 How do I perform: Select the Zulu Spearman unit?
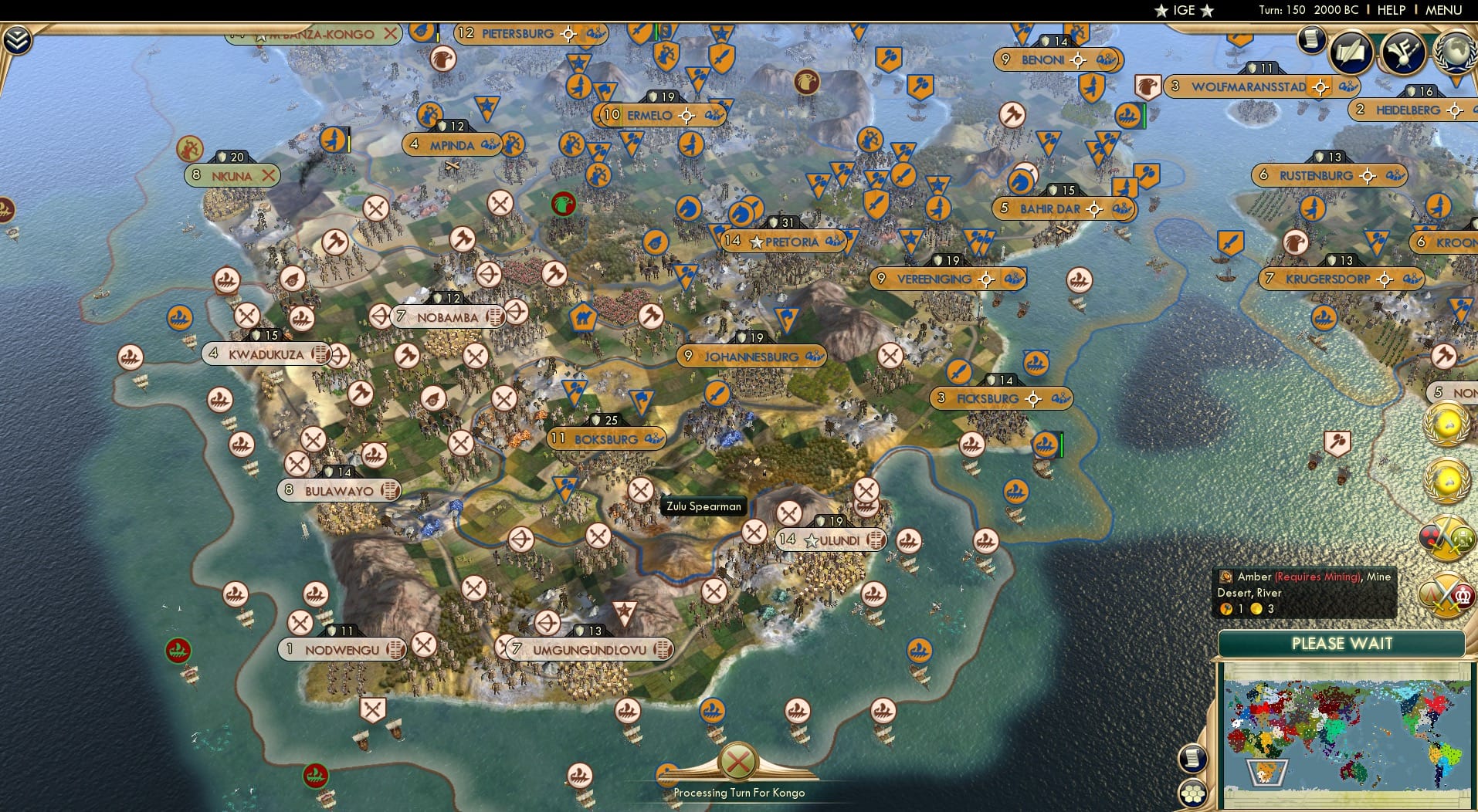point(639,488)
